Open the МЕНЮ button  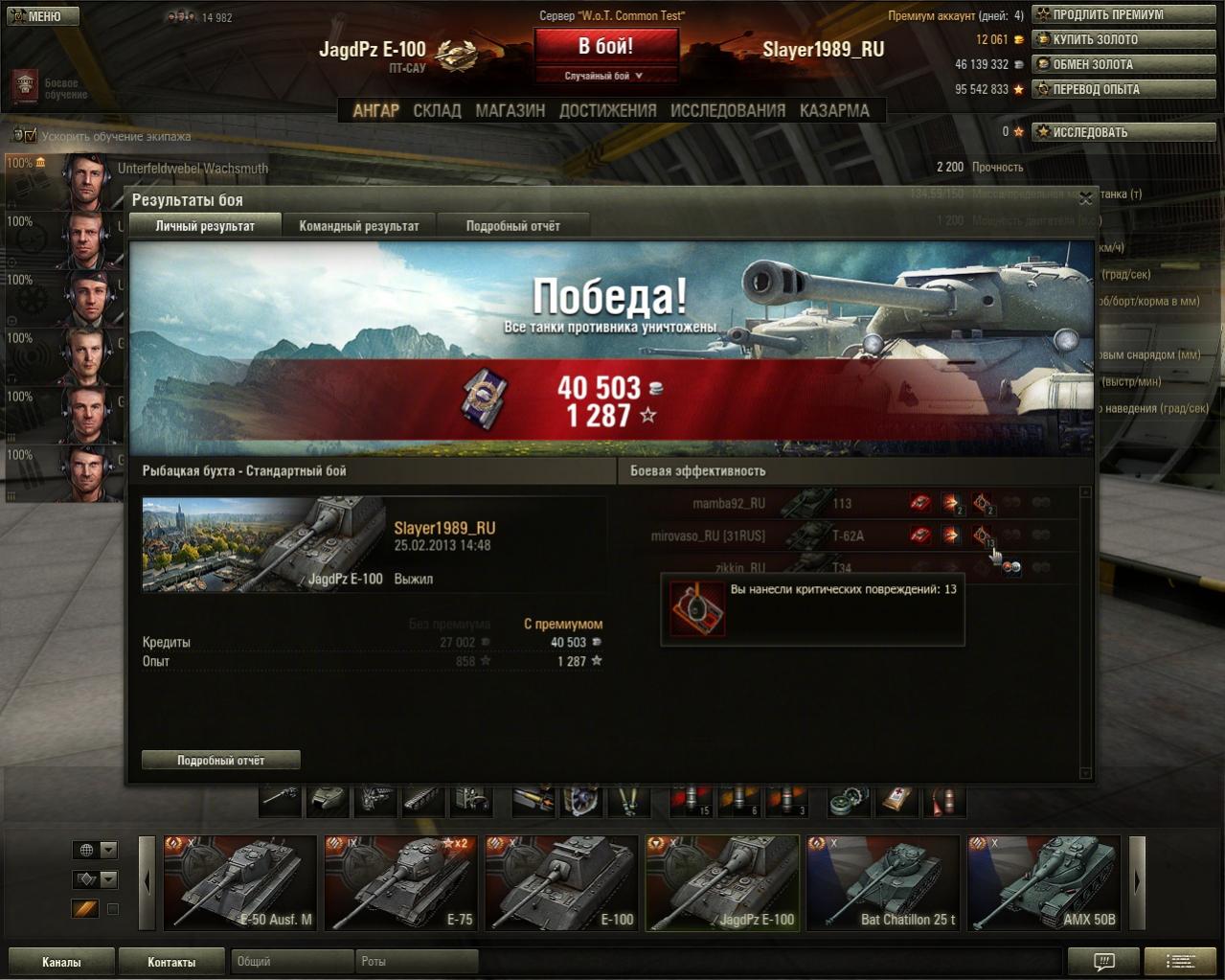click(x=43, y=16)
